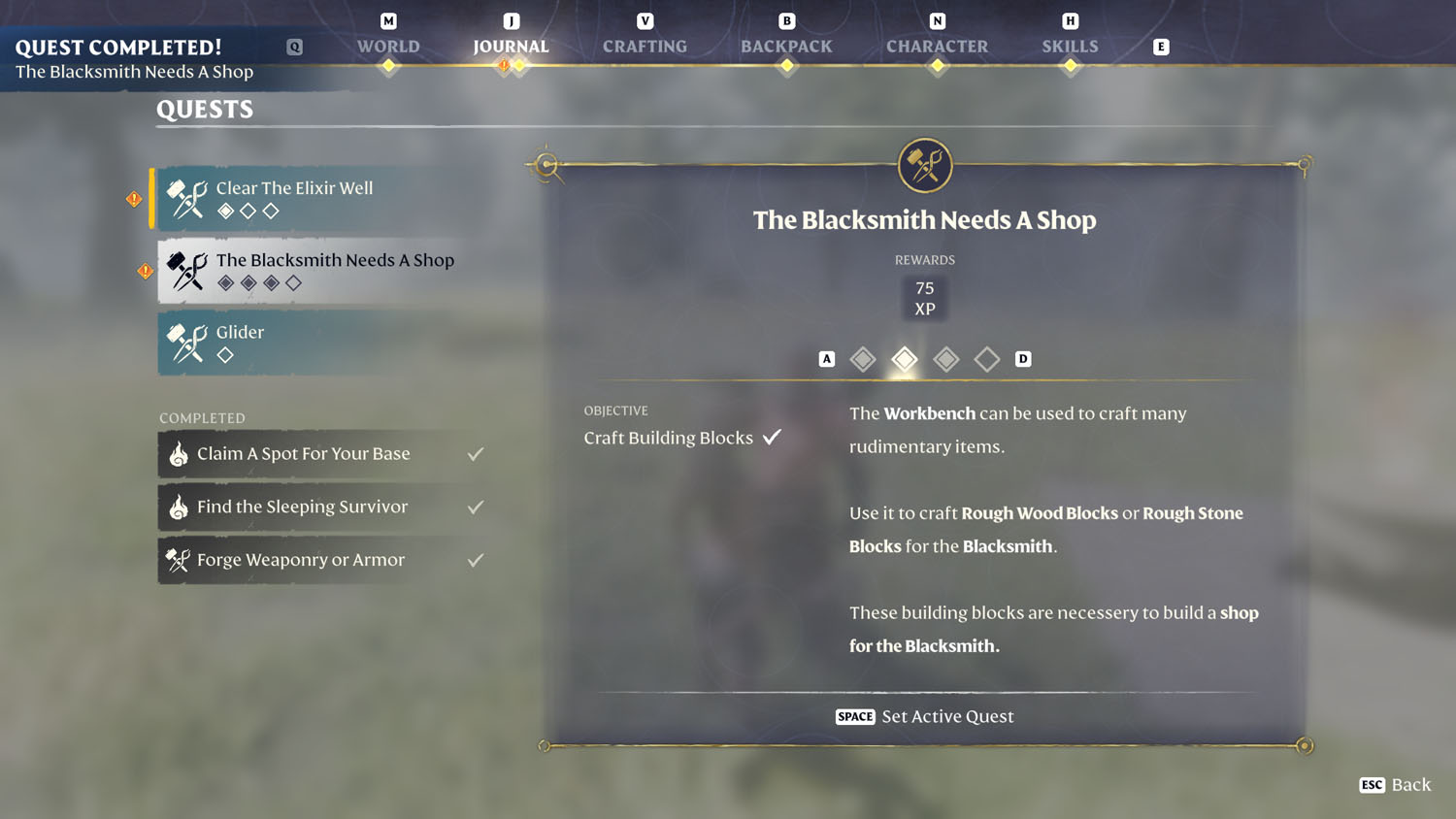This screenshot has width=1456, height=819.
Task: Select the Clear The Elixir Well quest icon
Action: (185, 198)
